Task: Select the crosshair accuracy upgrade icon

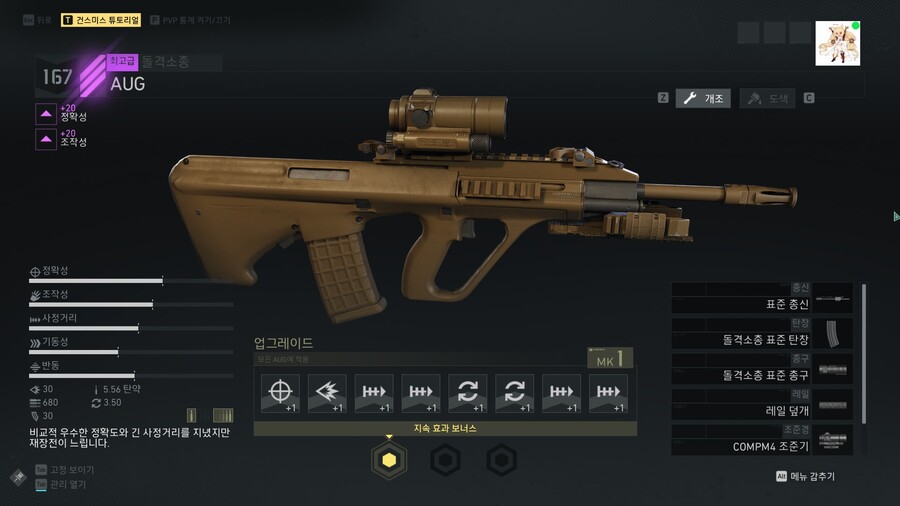Action: pyautogui.click(x=280, y=393)
